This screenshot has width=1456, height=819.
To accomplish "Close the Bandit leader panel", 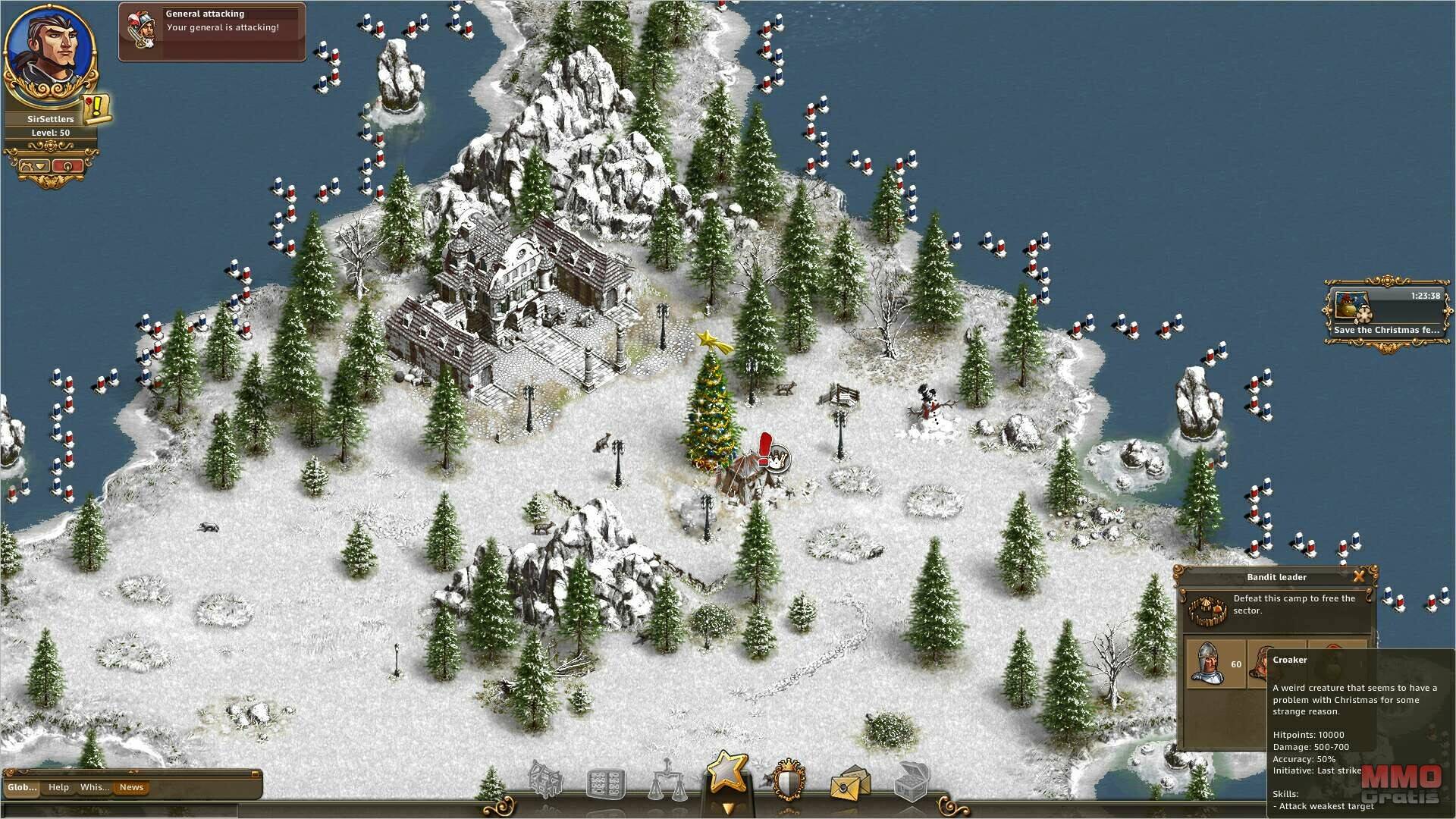I will coord(1359,576).
